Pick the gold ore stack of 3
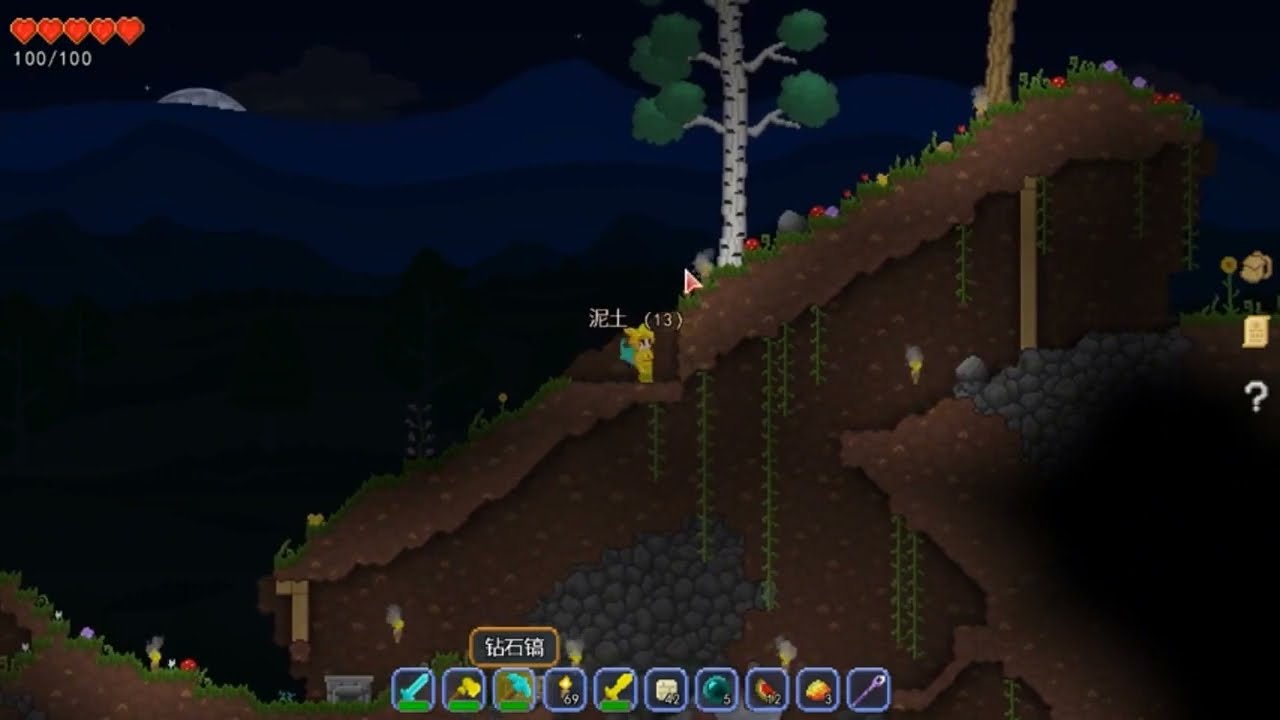 [x=817, y=689]
